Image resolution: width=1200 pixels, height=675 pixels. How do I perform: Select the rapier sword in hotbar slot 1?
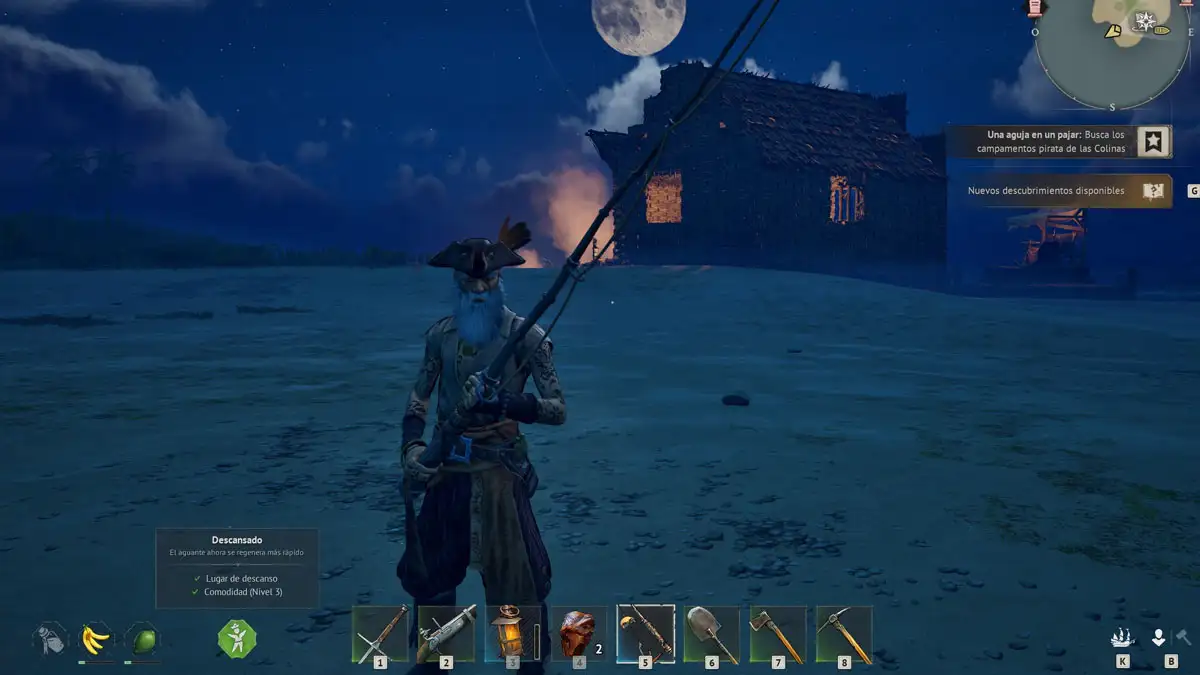[380, 634]
